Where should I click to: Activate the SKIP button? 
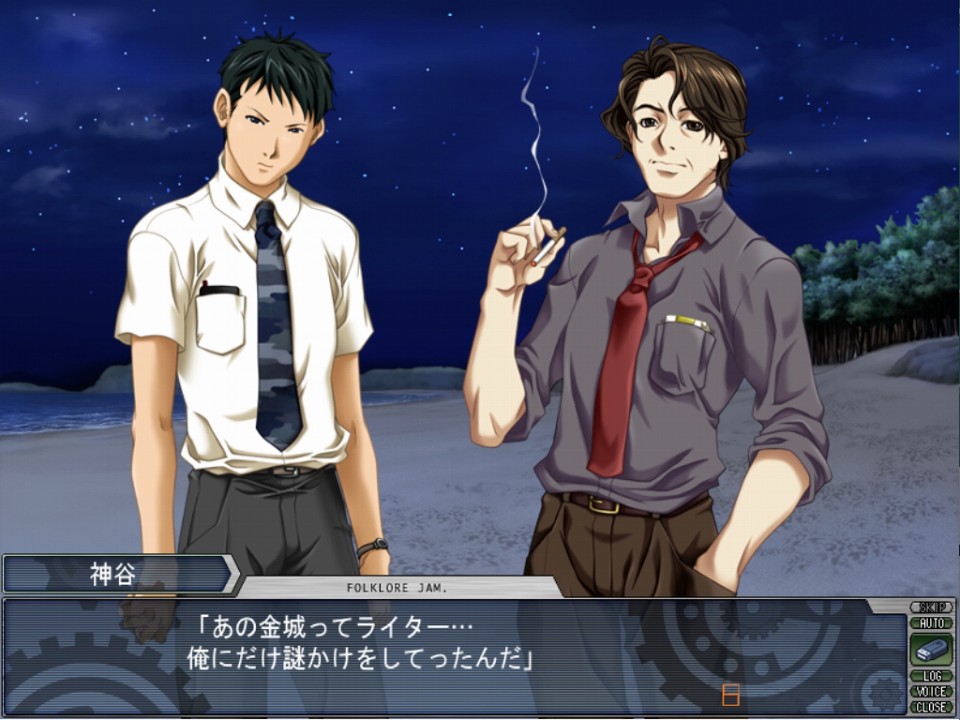(930, 607)
